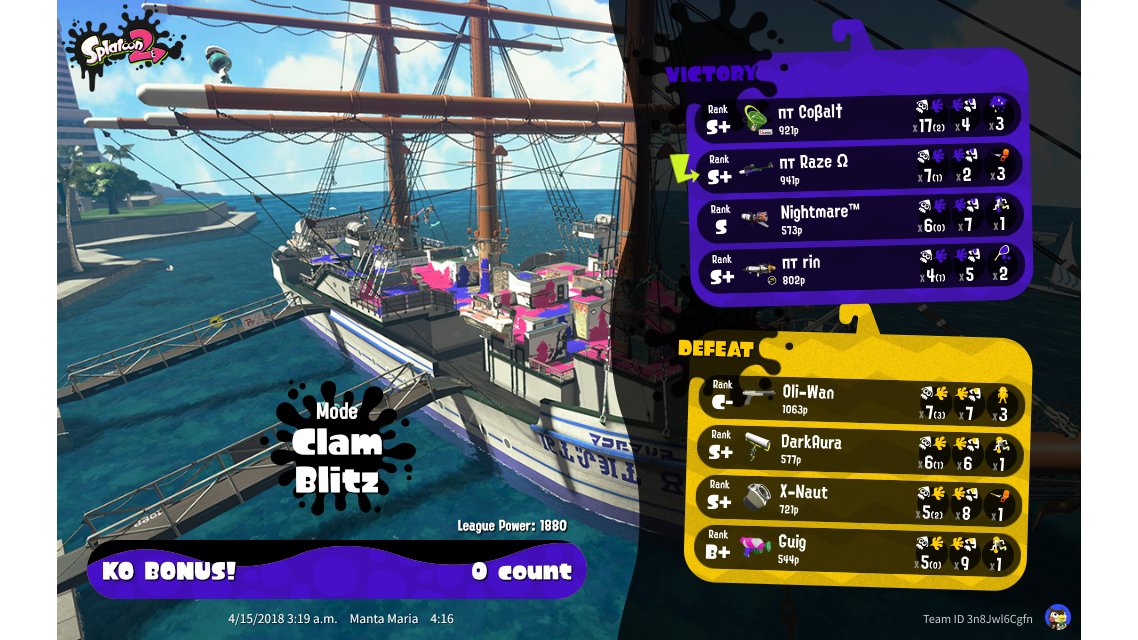The width and height of the screenshot is (1138, 640).
Task: Choose the Nightmare™ player row
Action: tap(860, 218)
